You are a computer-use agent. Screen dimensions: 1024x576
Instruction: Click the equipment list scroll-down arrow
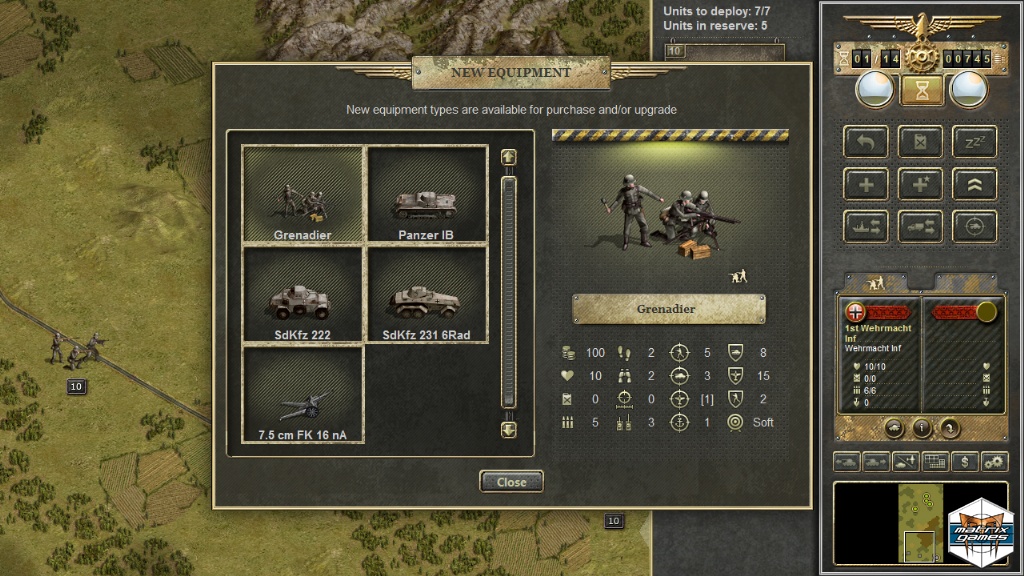point(508,429)
